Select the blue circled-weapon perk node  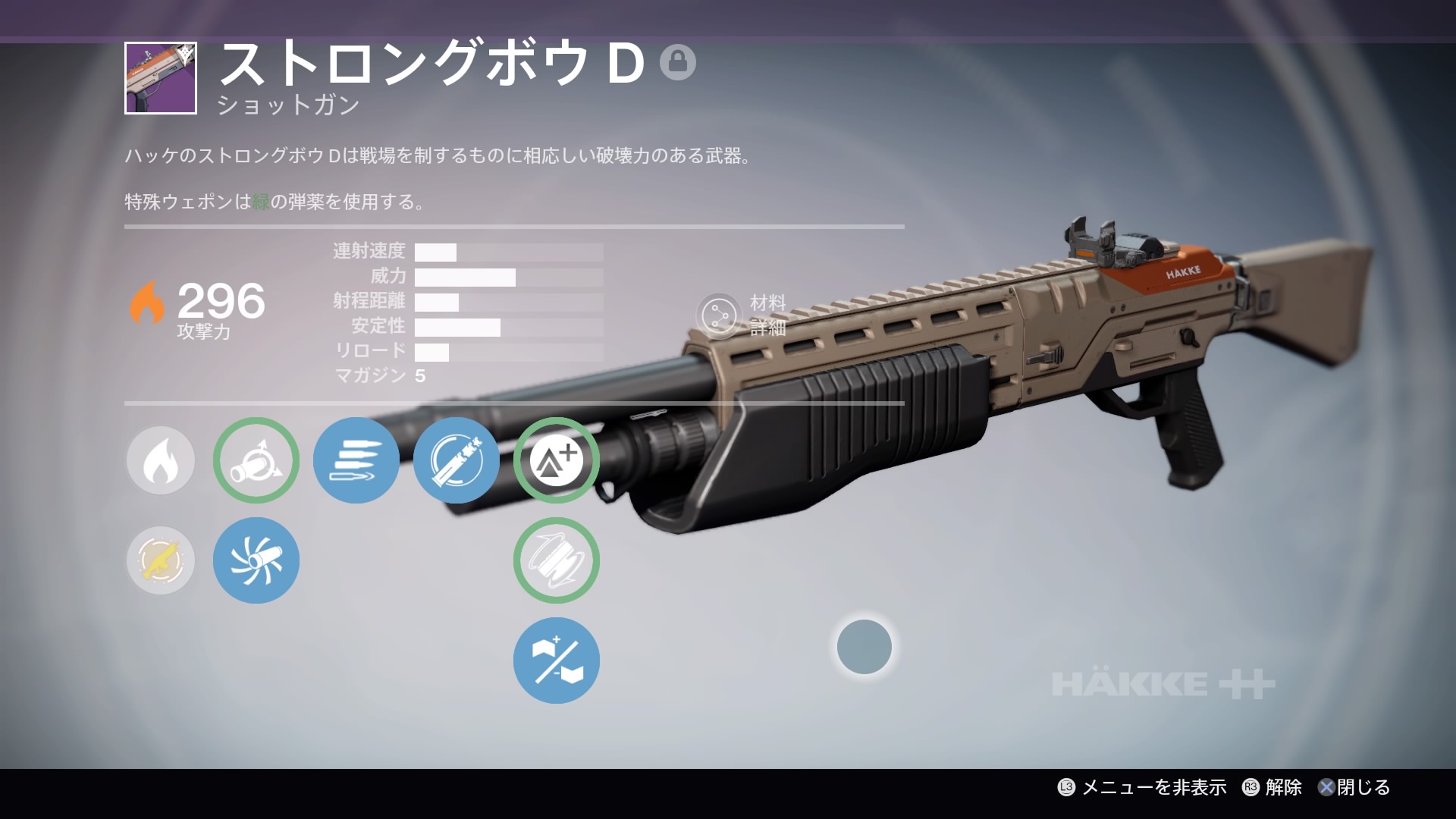(x=457, y=460)
